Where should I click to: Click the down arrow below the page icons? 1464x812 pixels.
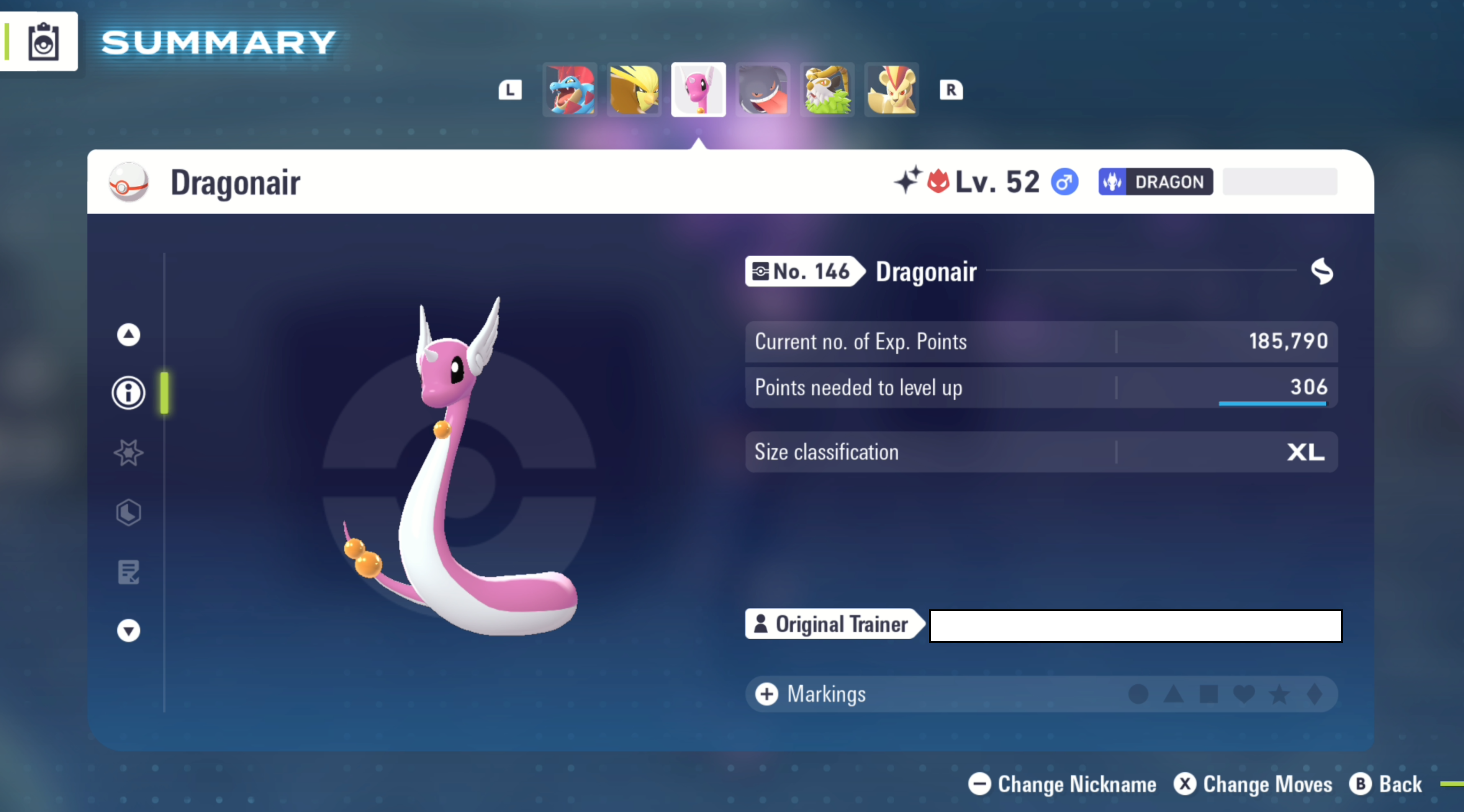click(x=128, y=631)
